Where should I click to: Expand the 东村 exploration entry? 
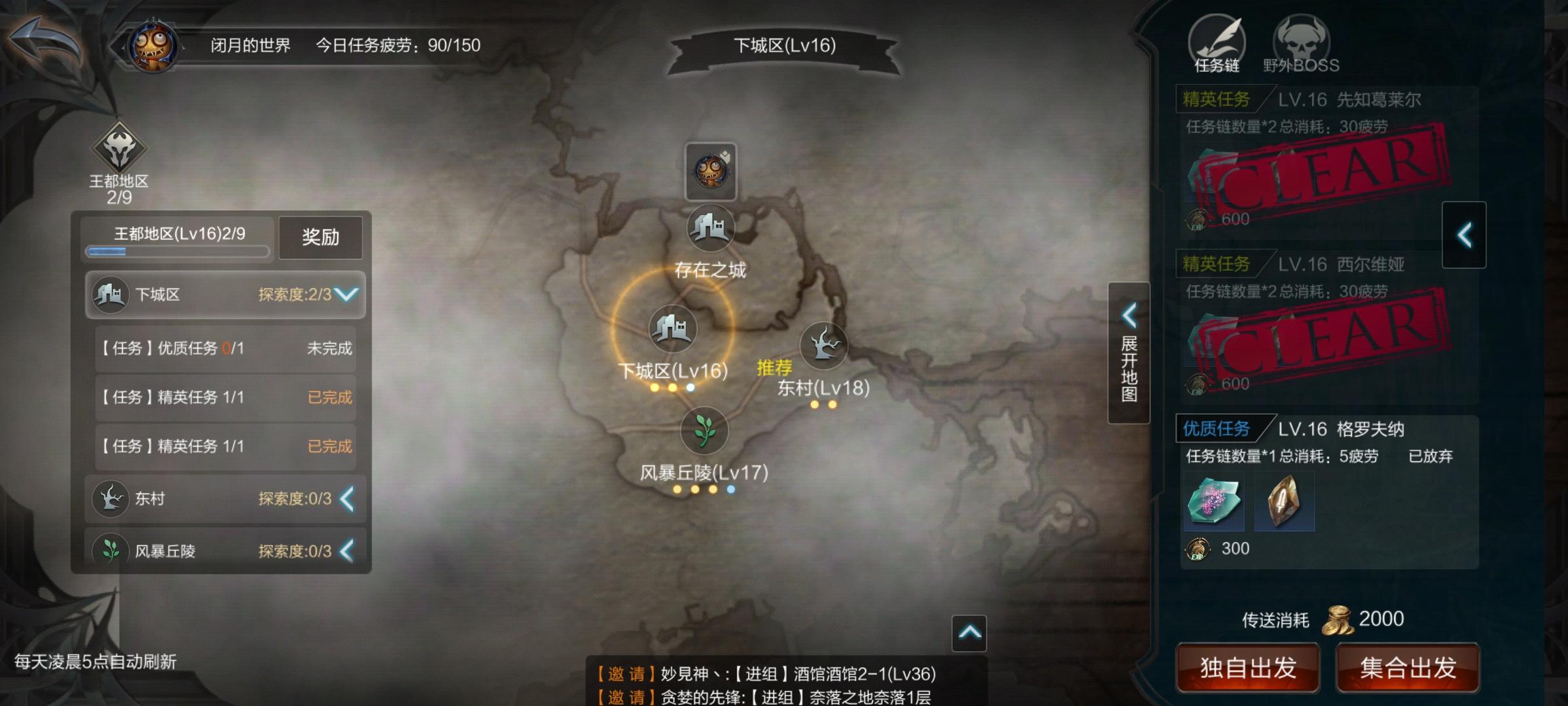pyautogui.click(x=346, y=499)
